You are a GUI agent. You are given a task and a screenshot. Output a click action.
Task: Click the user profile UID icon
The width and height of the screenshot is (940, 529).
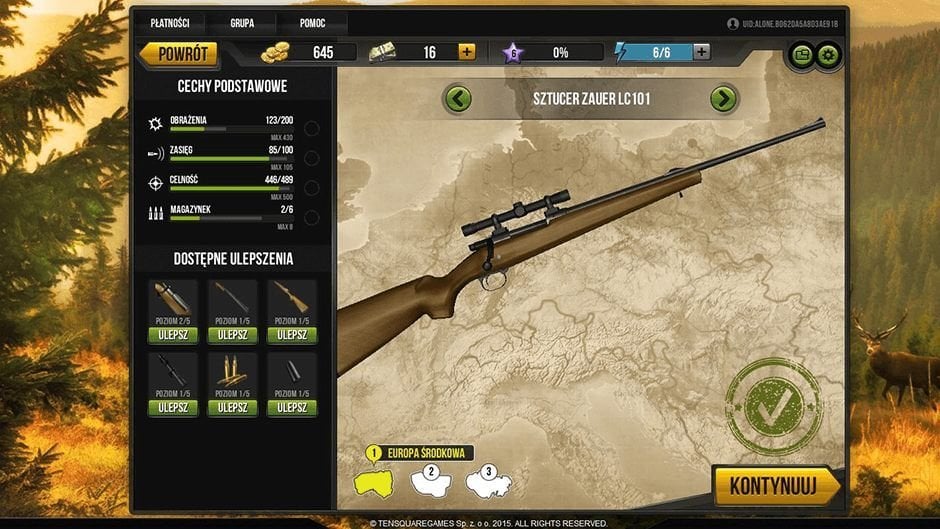coord(733,23)
